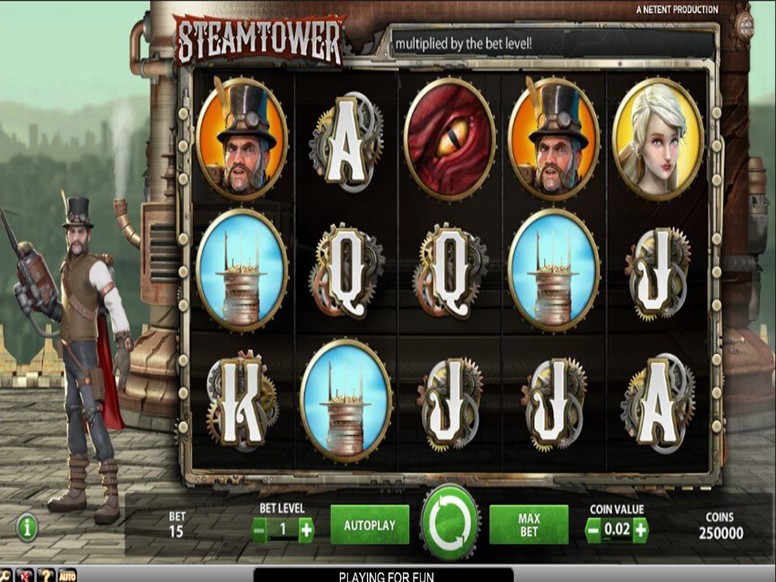Place the Max Bet
This screenshot has height=582, width=776.
tap(529, 525)
